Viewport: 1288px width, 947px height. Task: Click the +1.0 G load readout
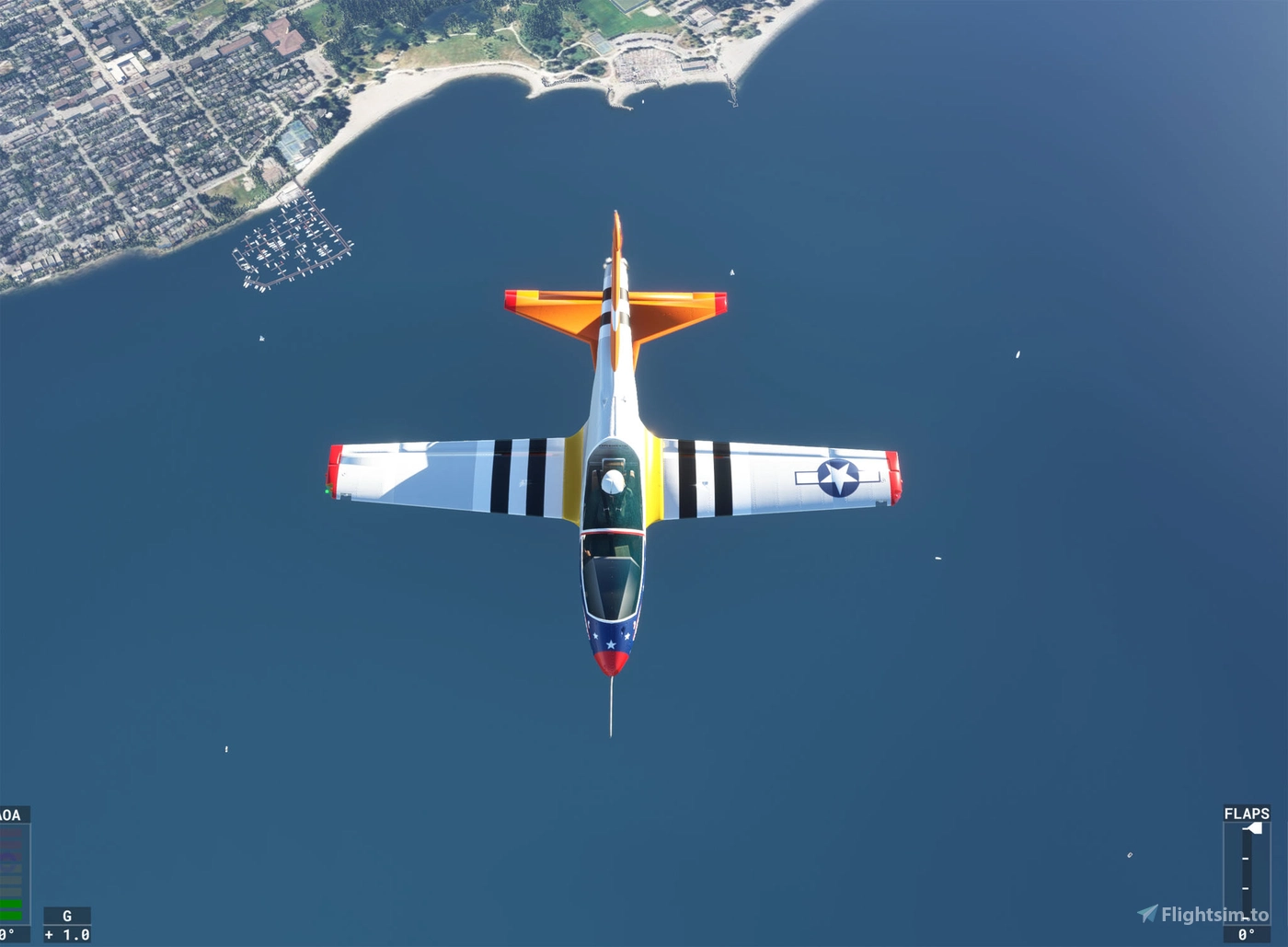(67, 933)
